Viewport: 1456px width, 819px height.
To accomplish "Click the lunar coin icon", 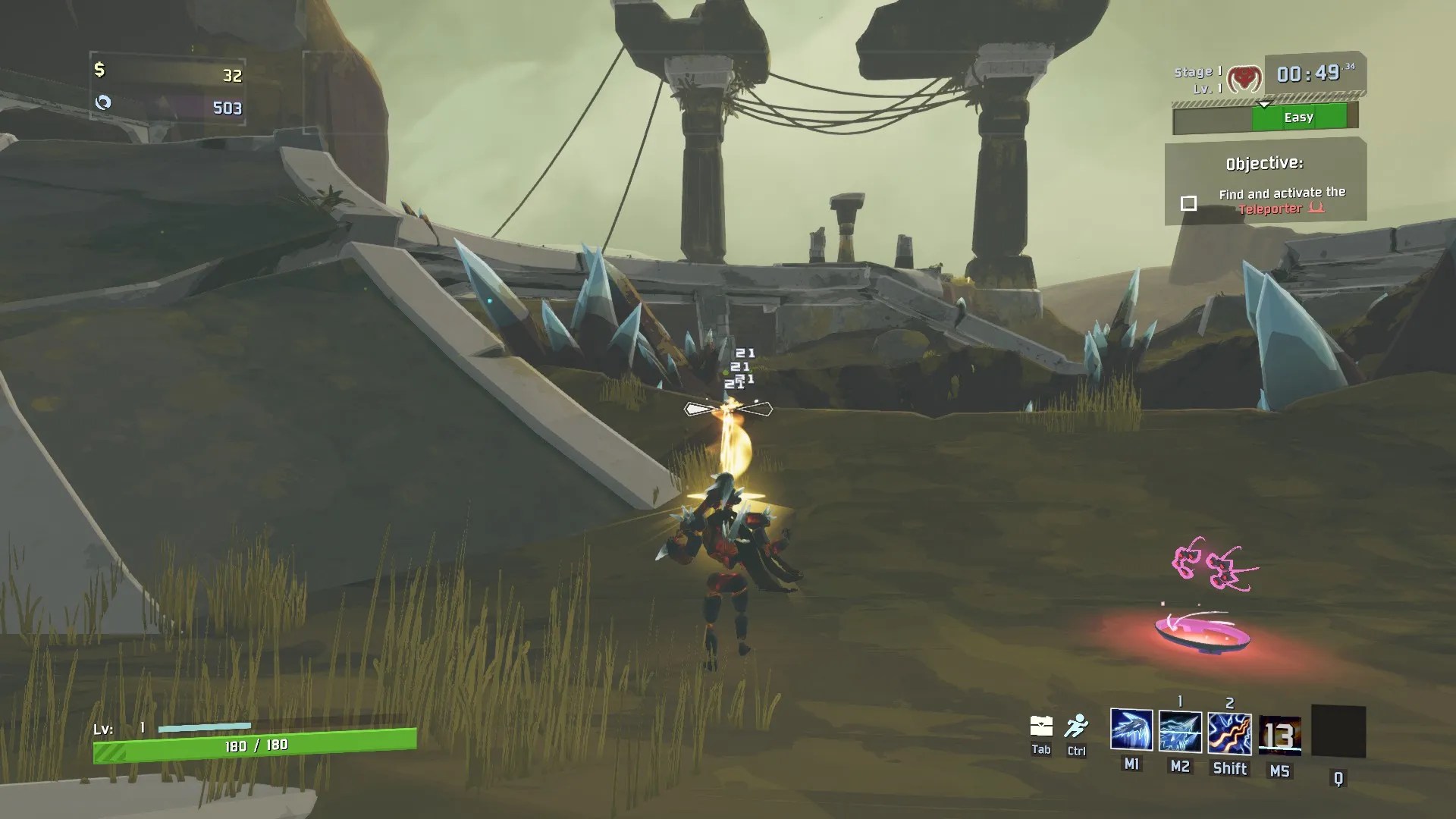I will tap(103, 102).
